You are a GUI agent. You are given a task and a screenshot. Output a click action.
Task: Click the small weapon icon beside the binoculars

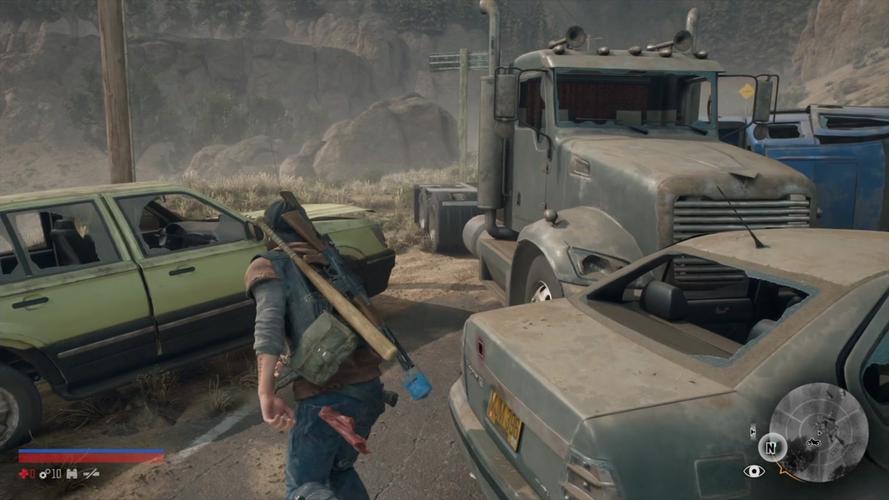tap(91, 473)
